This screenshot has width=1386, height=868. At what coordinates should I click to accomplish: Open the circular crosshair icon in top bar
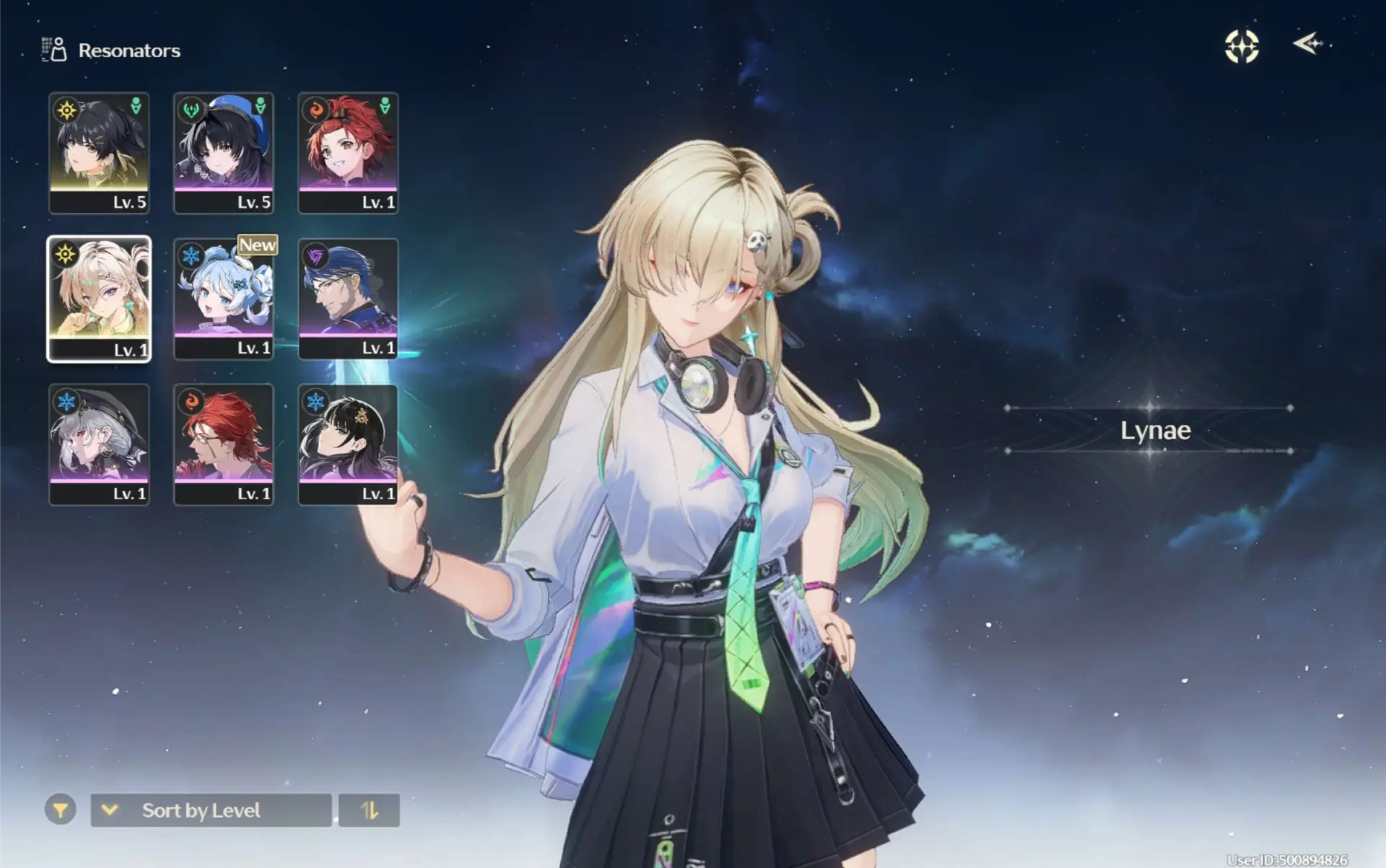(1242, 46)
